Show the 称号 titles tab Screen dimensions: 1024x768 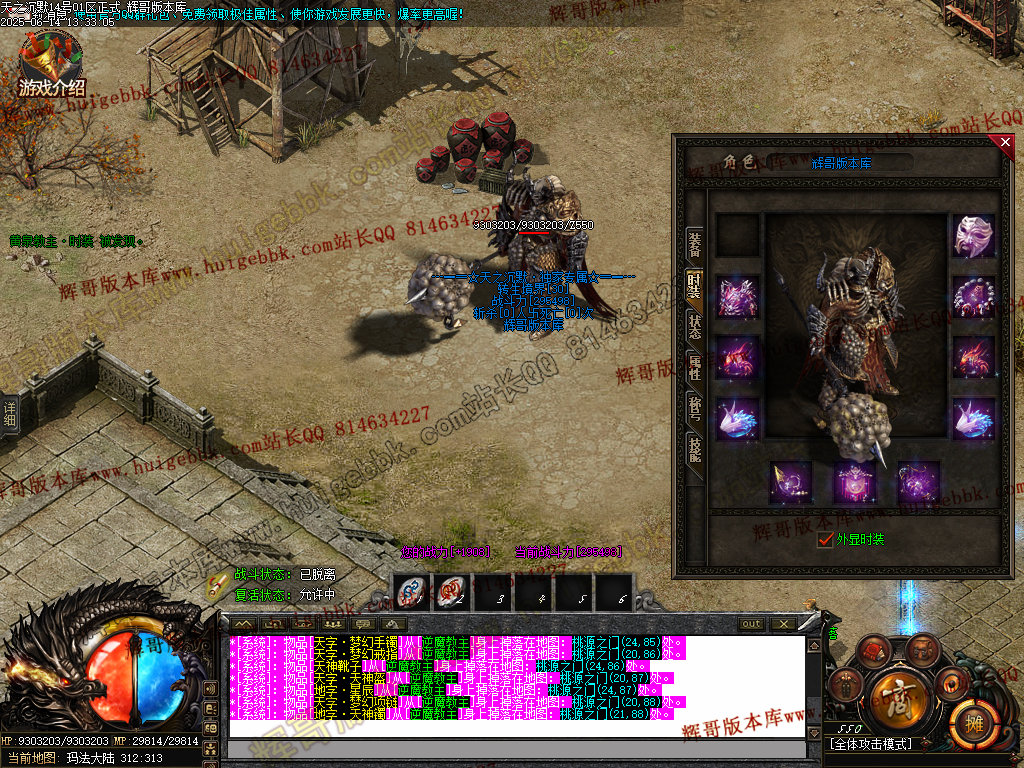694,408
